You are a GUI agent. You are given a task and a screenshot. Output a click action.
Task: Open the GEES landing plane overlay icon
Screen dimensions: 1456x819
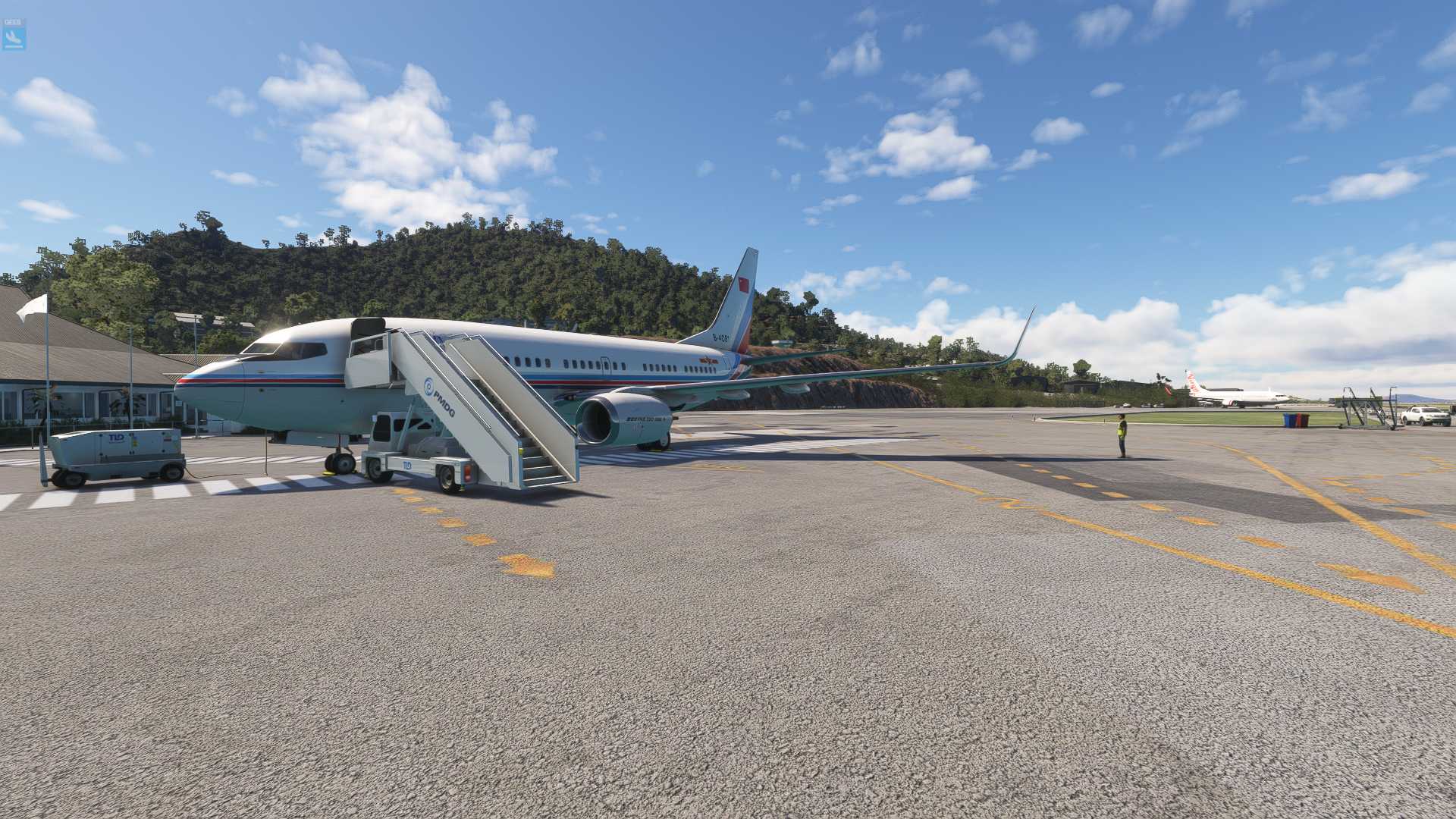(14, 36)
